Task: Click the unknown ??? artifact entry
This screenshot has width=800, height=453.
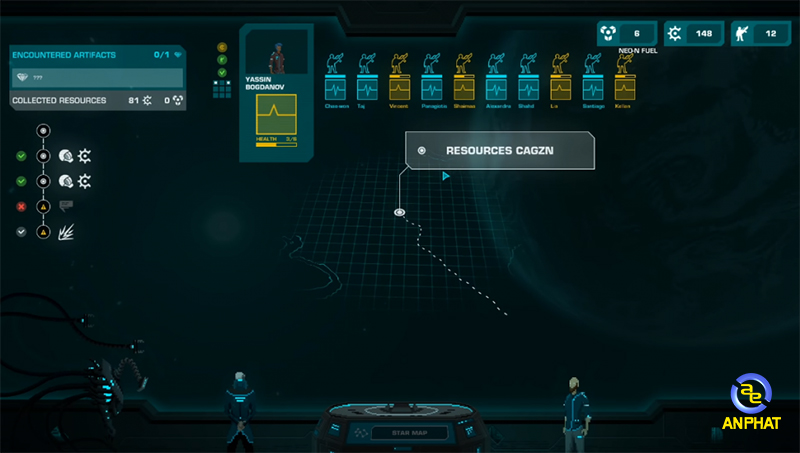Action: click(97, 77)
